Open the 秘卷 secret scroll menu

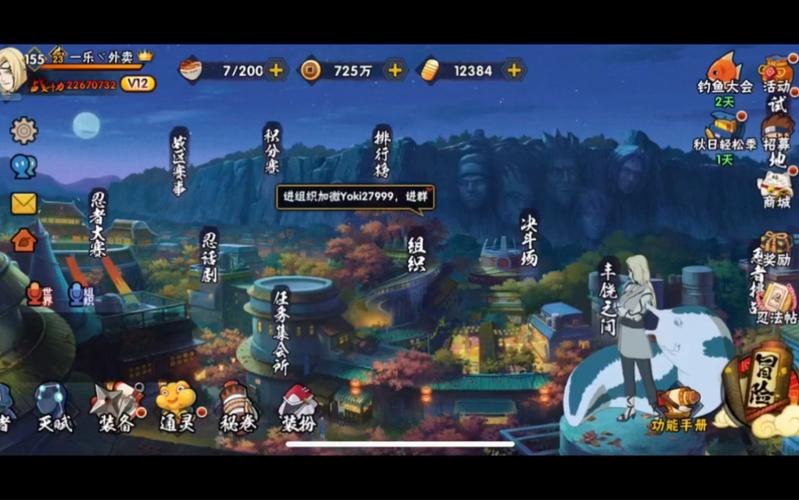click(x=237, y=405)
